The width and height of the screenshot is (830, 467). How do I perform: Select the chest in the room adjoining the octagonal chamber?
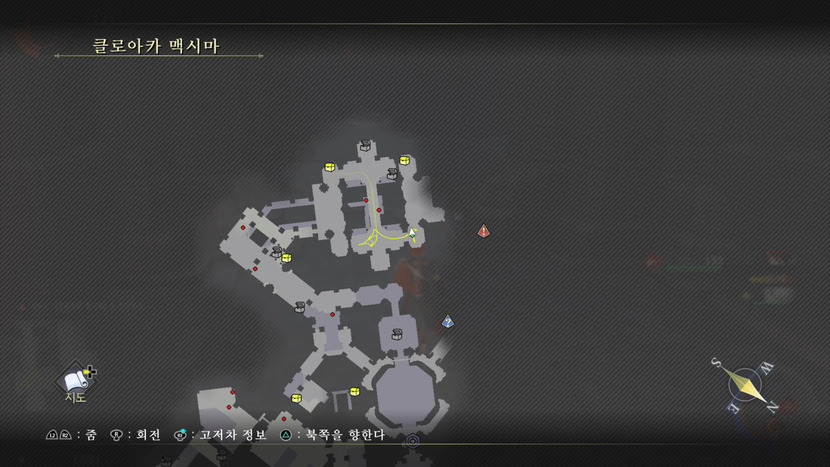(397, 334)
